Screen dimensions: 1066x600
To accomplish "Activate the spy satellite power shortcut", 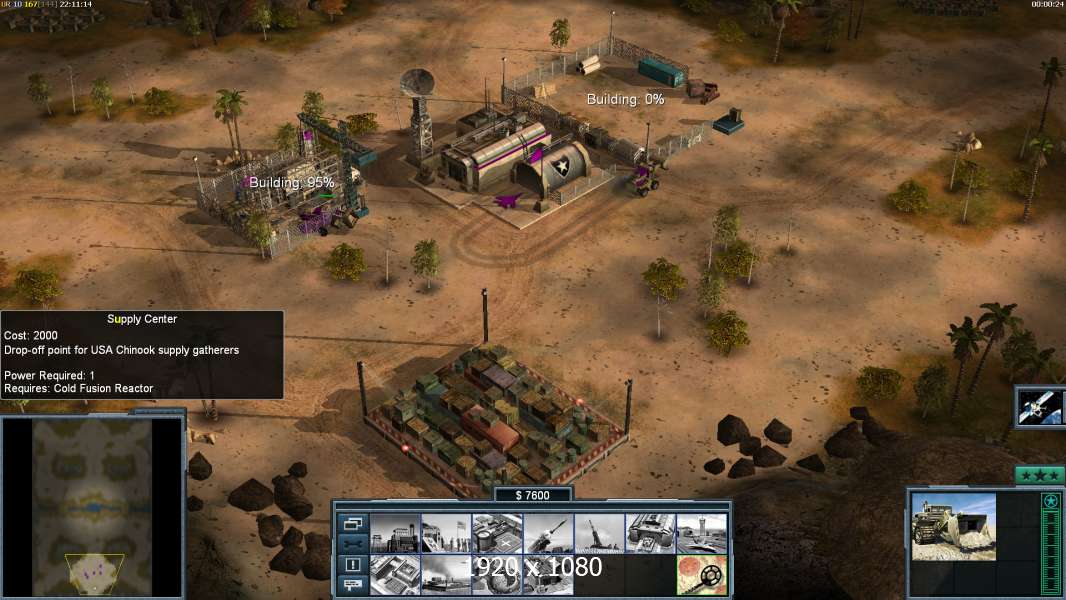I will 1040,406.
